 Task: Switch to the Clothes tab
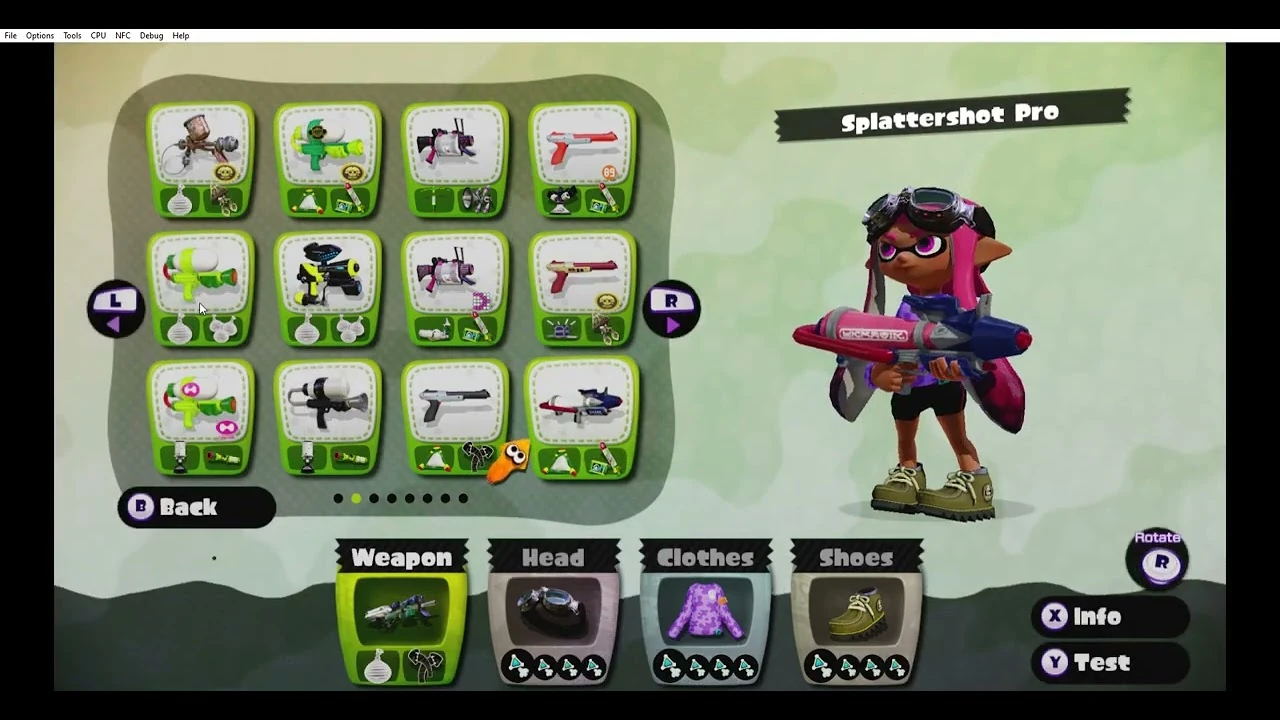(705, 558)
